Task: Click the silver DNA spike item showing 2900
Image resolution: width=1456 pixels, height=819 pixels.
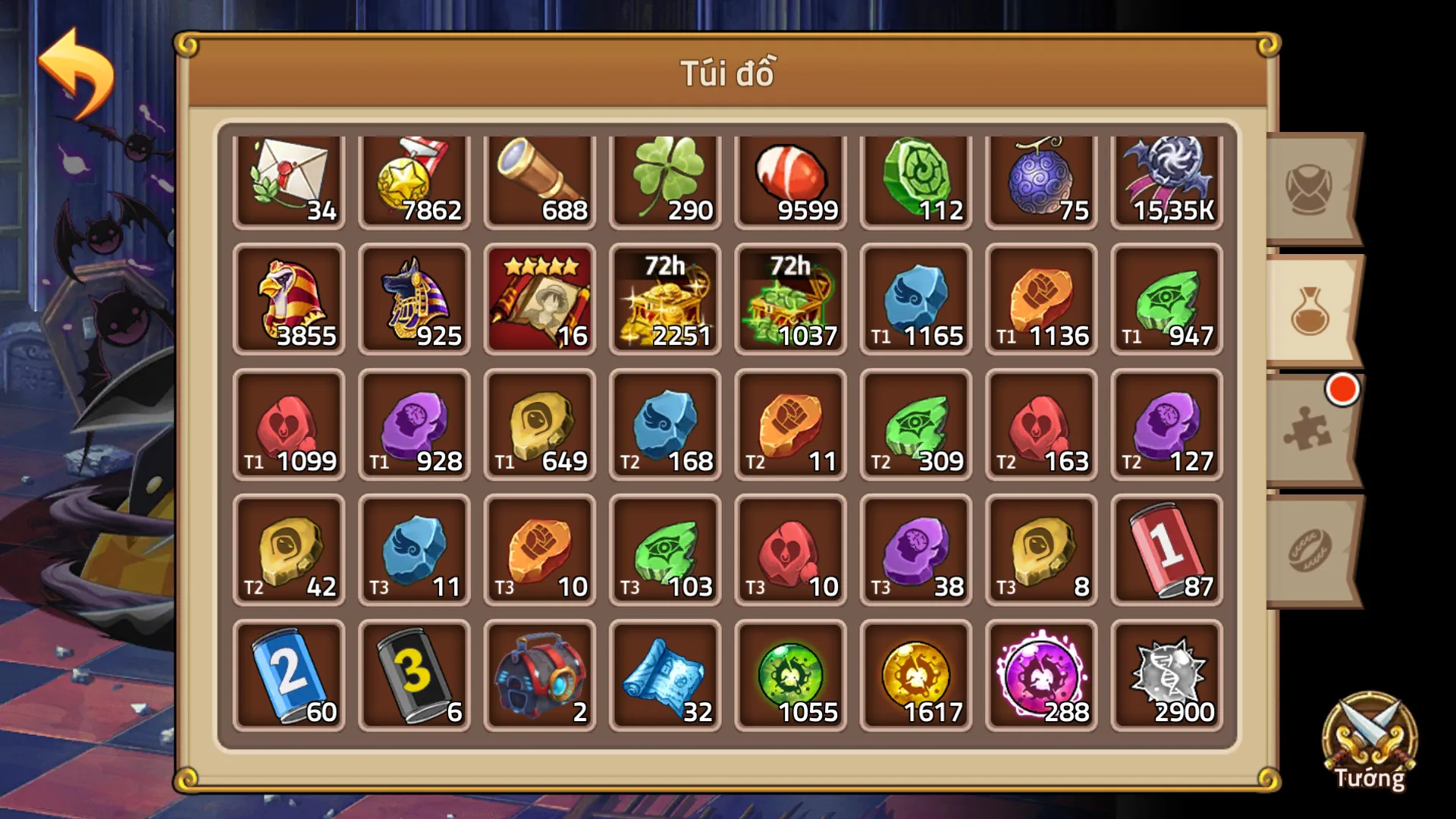Action: (x=1166, y=675)
